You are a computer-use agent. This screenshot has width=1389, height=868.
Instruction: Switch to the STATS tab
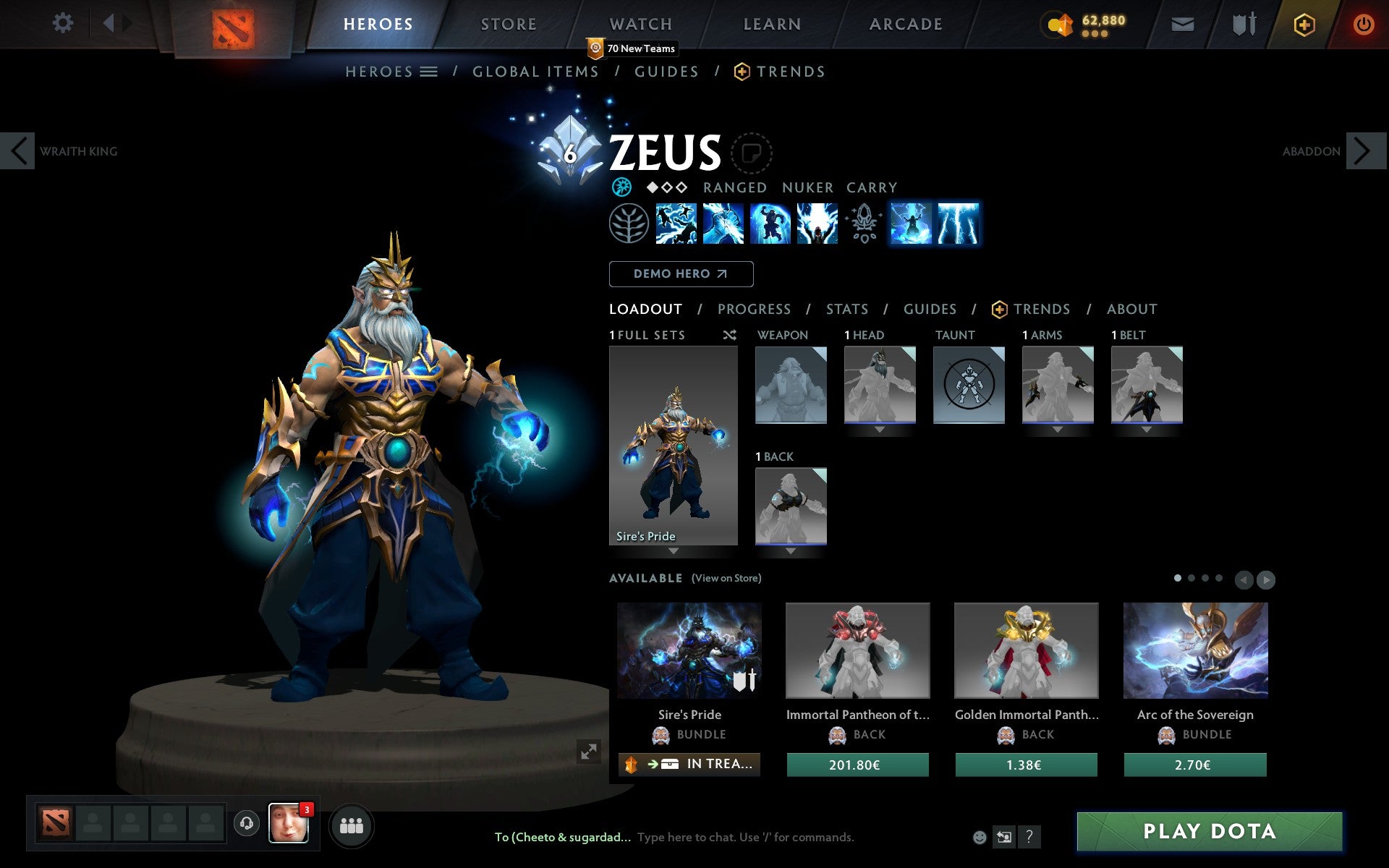[846, 309]
